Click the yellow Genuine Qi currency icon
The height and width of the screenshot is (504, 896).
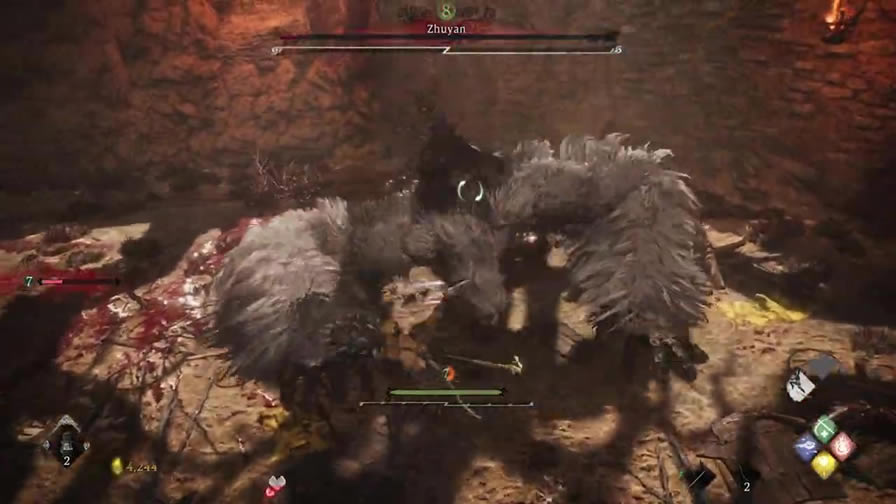click(116, 465)
